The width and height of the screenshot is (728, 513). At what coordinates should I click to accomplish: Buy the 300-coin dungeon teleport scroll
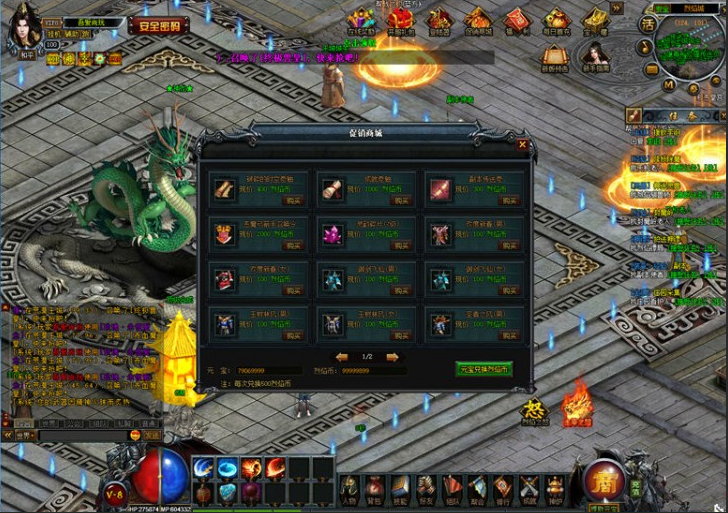tap(504, 200)
